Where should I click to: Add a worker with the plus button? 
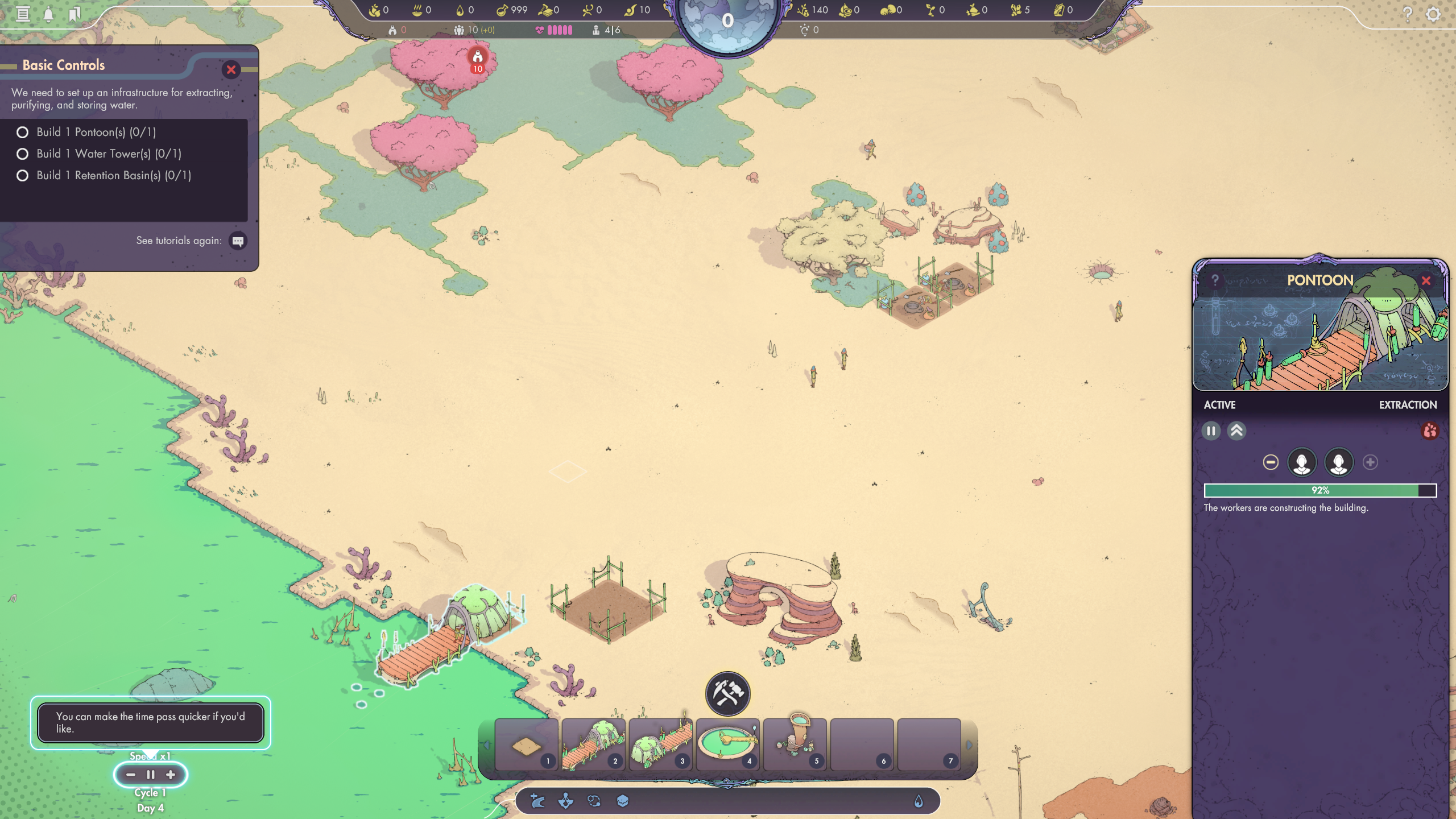coord(1370,462)
